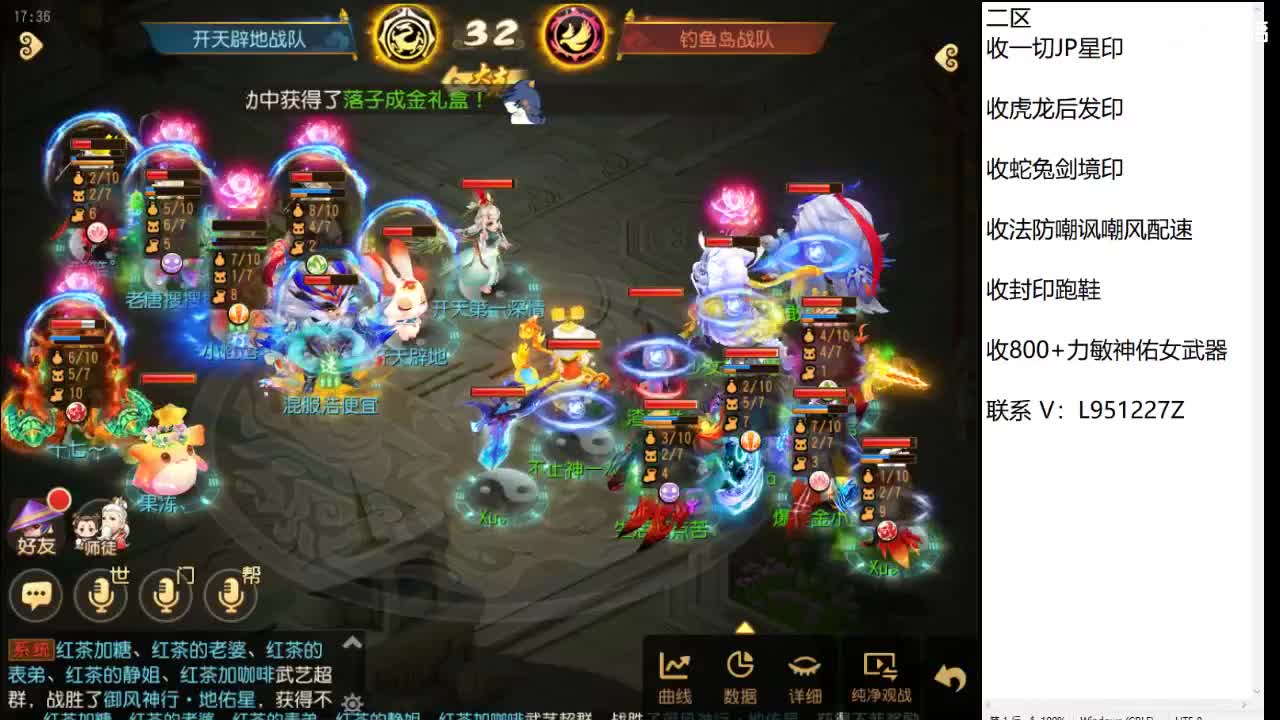This screenshot has width=1280, height=720.
Task: Open the 好友 friends panel
Action: (35, 524)
